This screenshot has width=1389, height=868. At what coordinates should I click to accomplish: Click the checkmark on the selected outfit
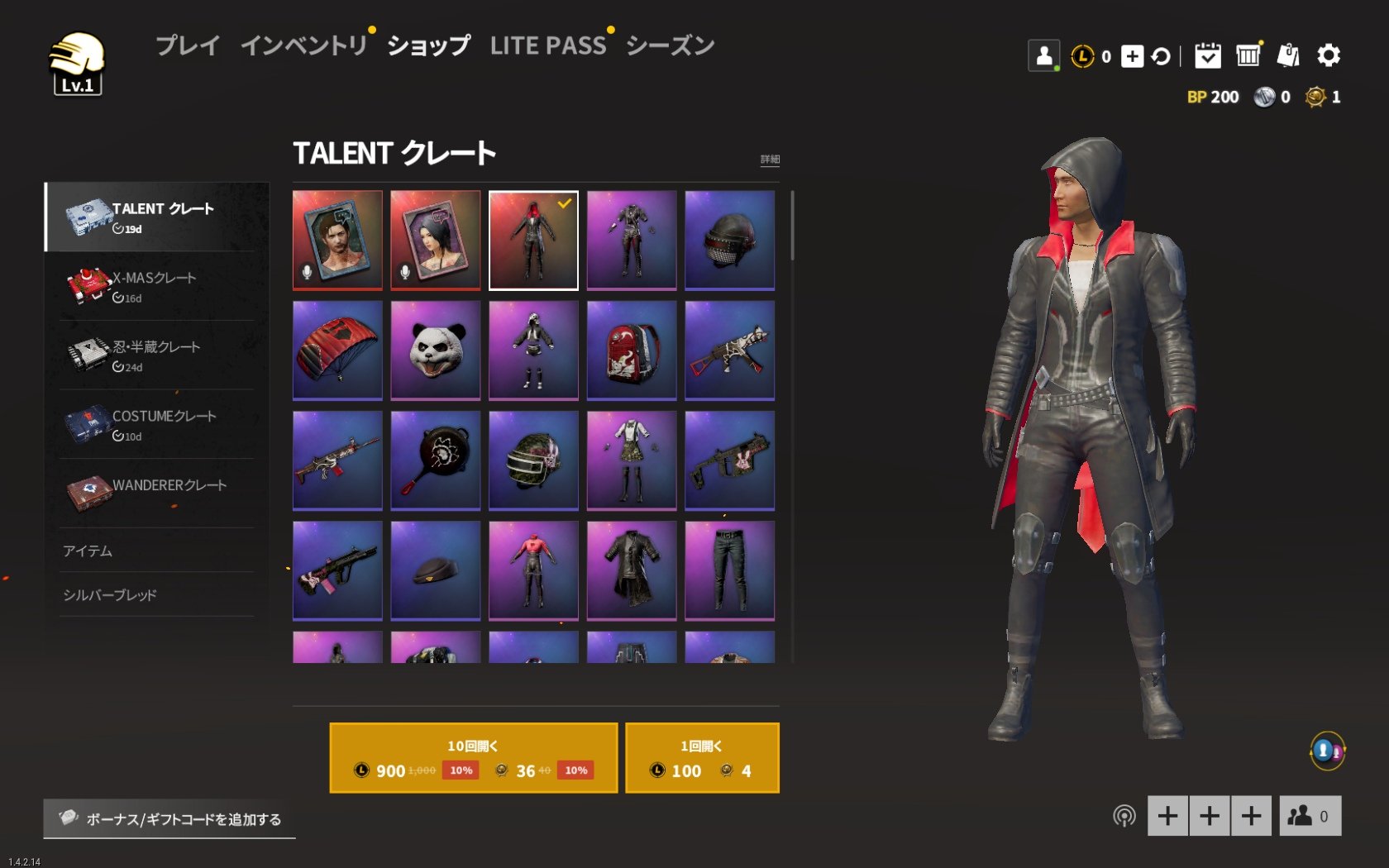click(x=562, y=205)
